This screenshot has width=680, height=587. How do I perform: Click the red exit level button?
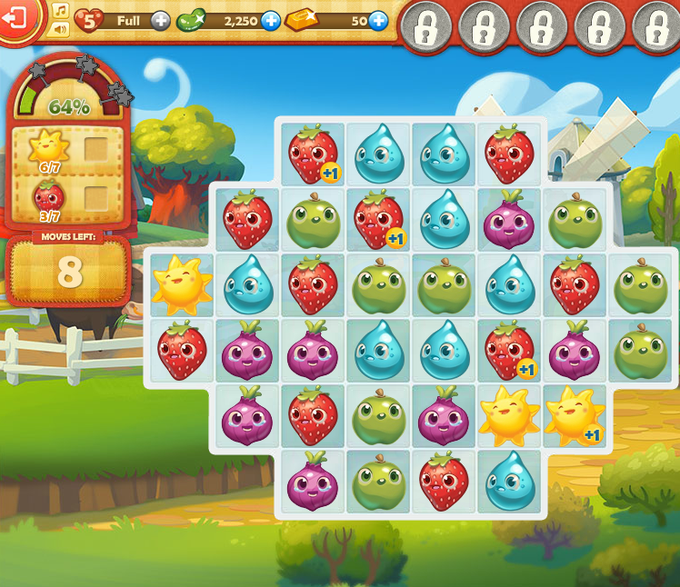click(x=18, y=18)
